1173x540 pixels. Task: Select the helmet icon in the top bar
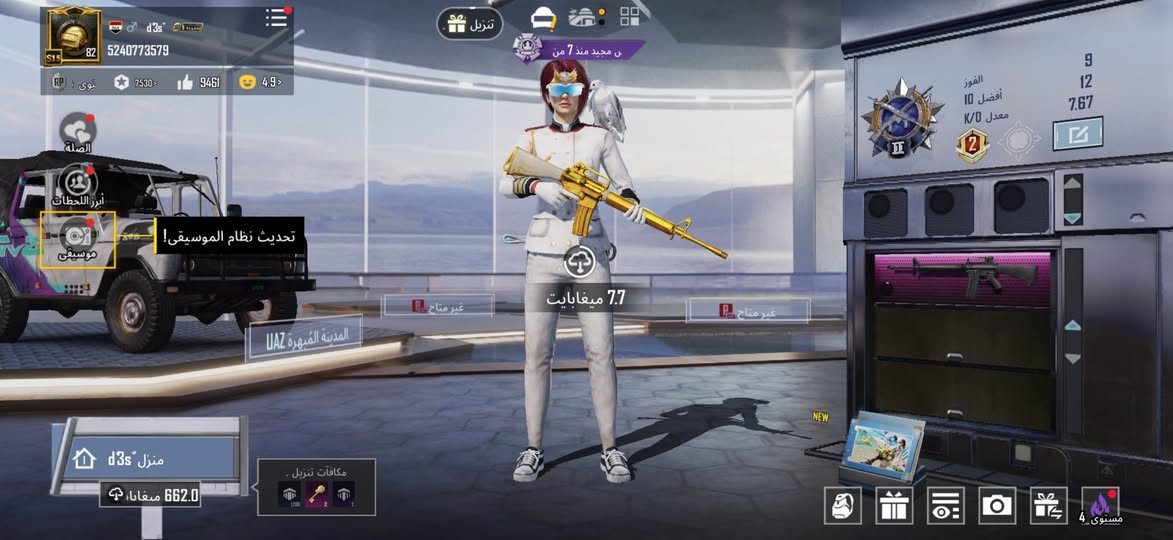point(543,18)
